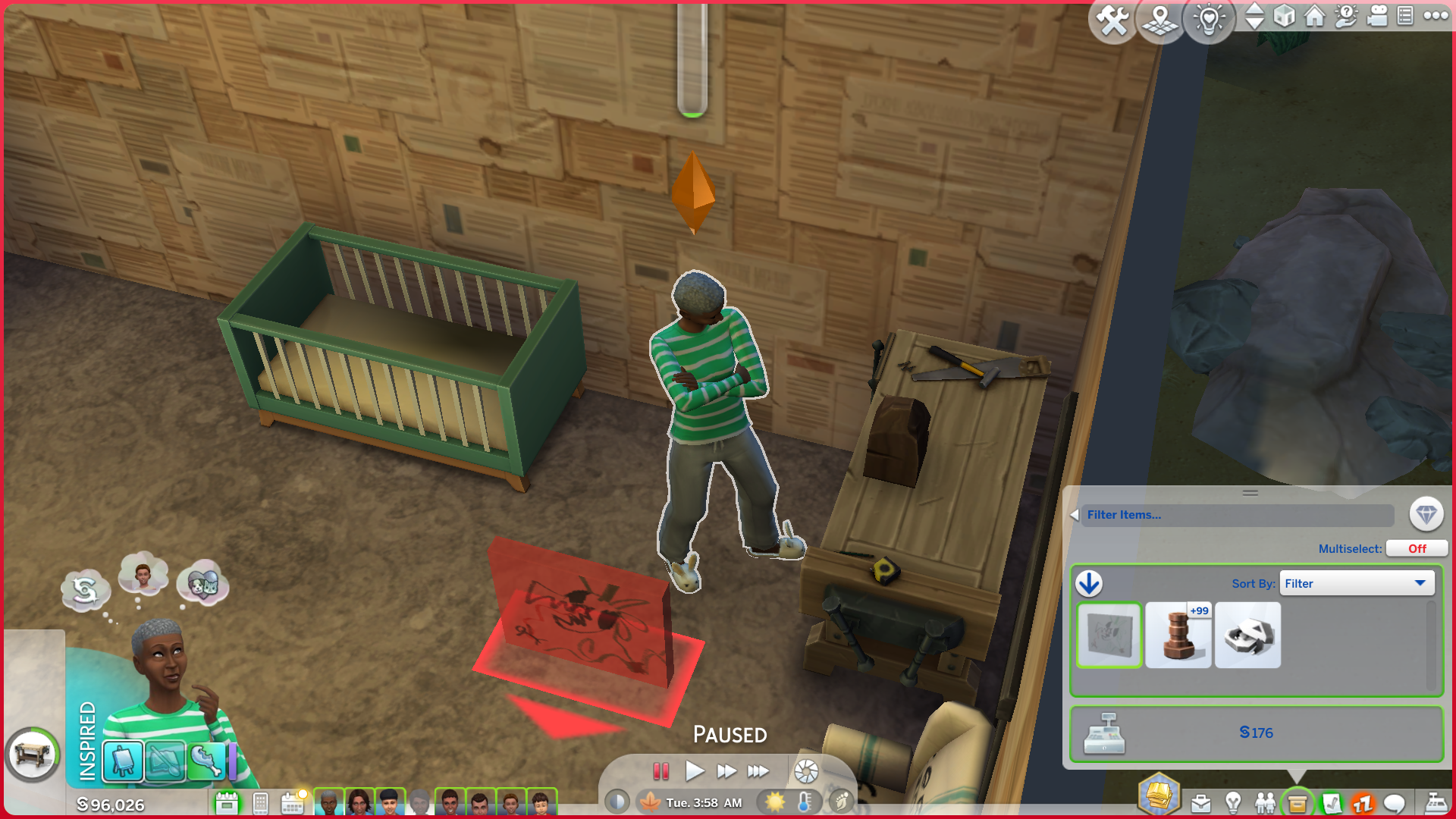The image size is (1456, 819).
Task: Open Manage Worlds map pin button
Action: click(x=1160, y=20)
